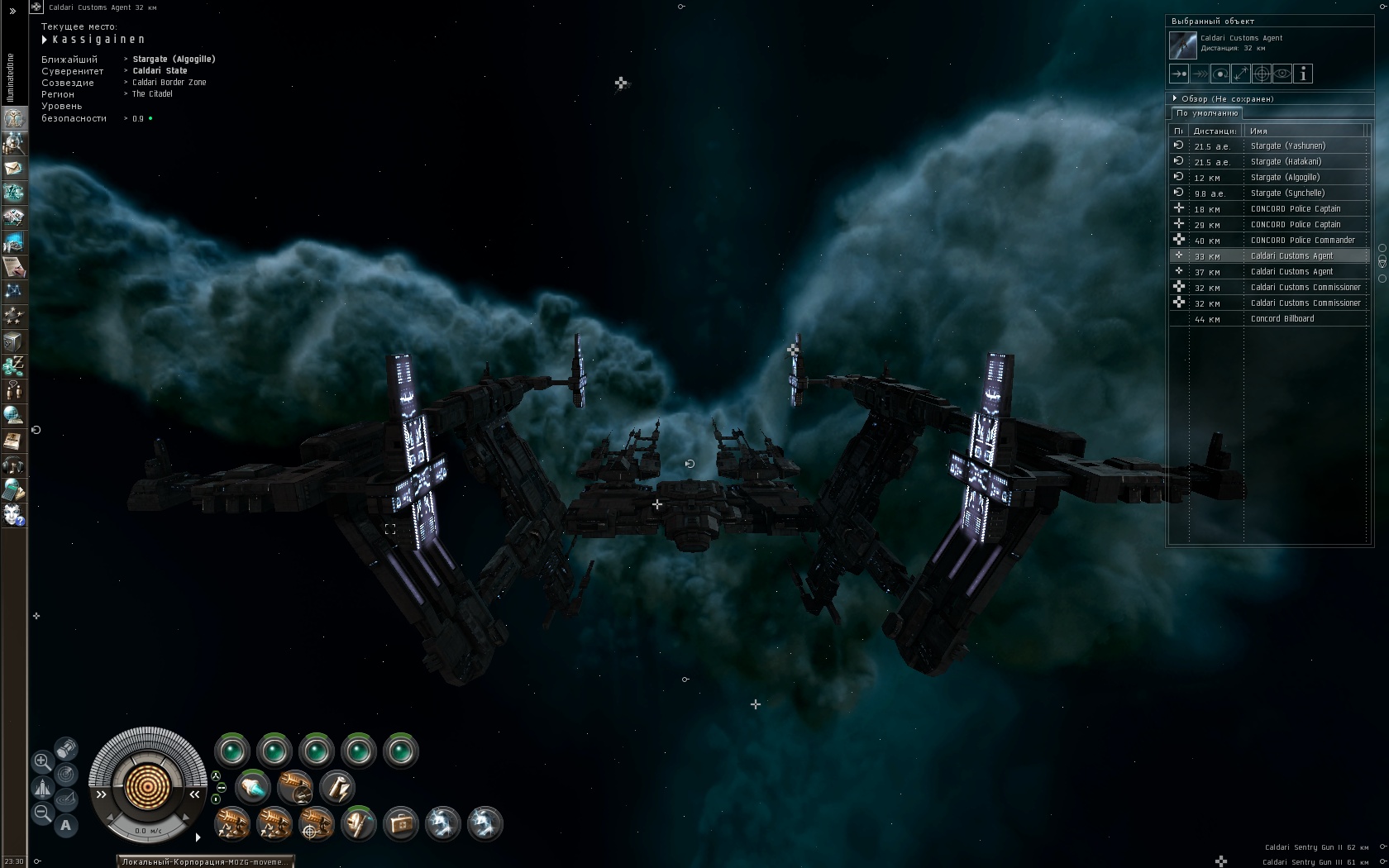Orbit the selected Caldari Customs Agent

click(x=1220, y=74)
